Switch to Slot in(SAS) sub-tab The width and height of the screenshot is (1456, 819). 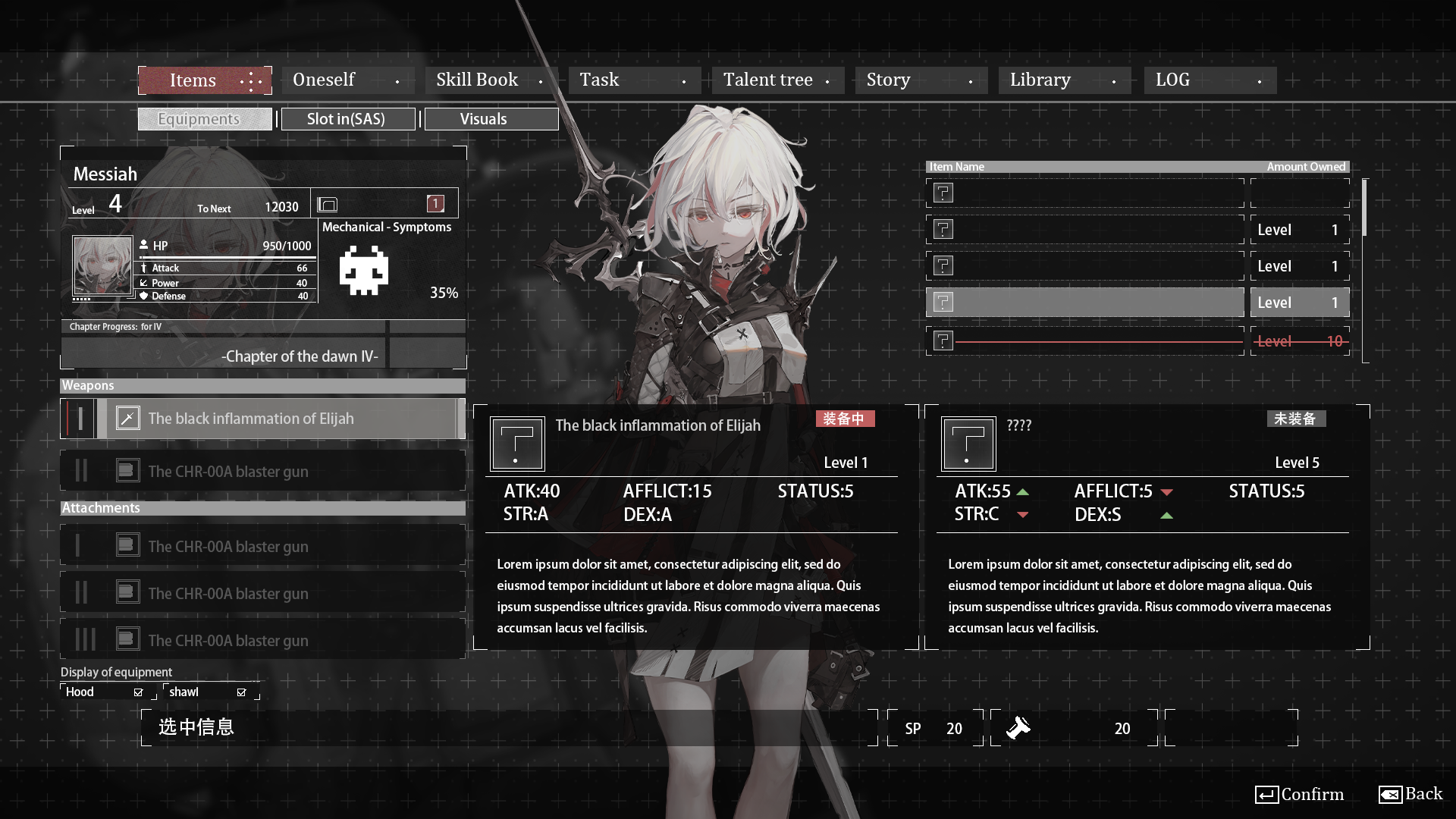[347, 119]
